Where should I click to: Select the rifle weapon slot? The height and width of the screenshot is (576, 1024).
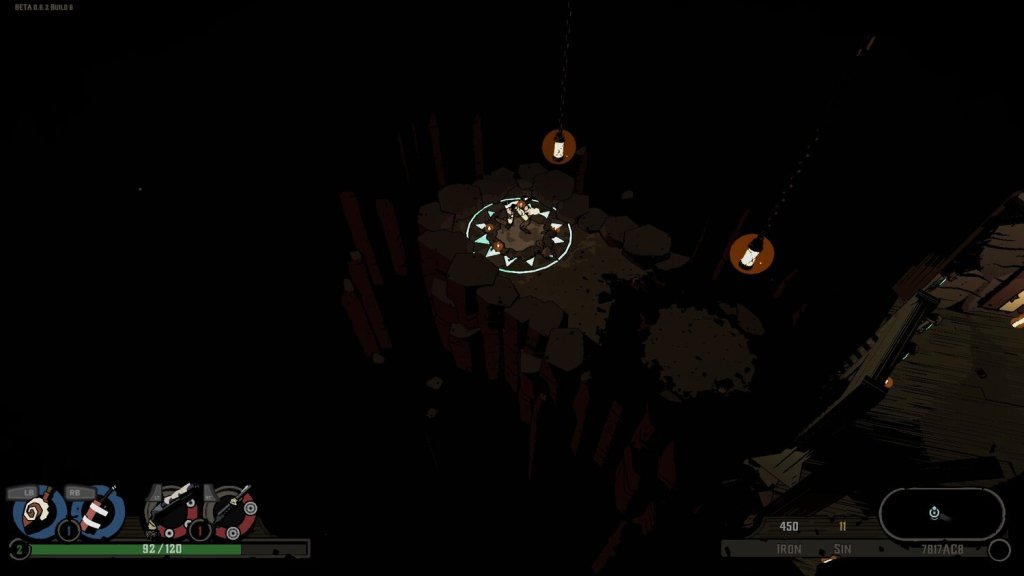tap(233, 511)
